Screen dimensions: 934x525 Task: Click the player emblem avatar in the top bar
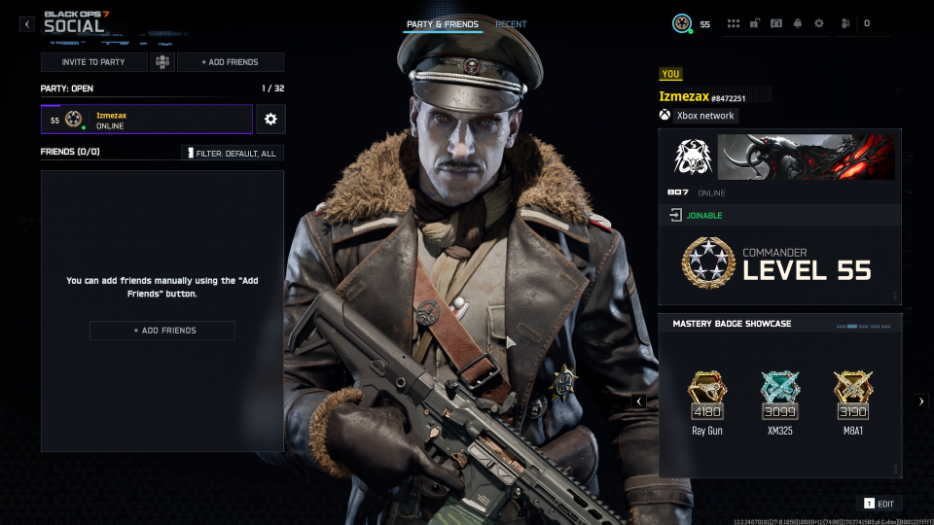682,24
